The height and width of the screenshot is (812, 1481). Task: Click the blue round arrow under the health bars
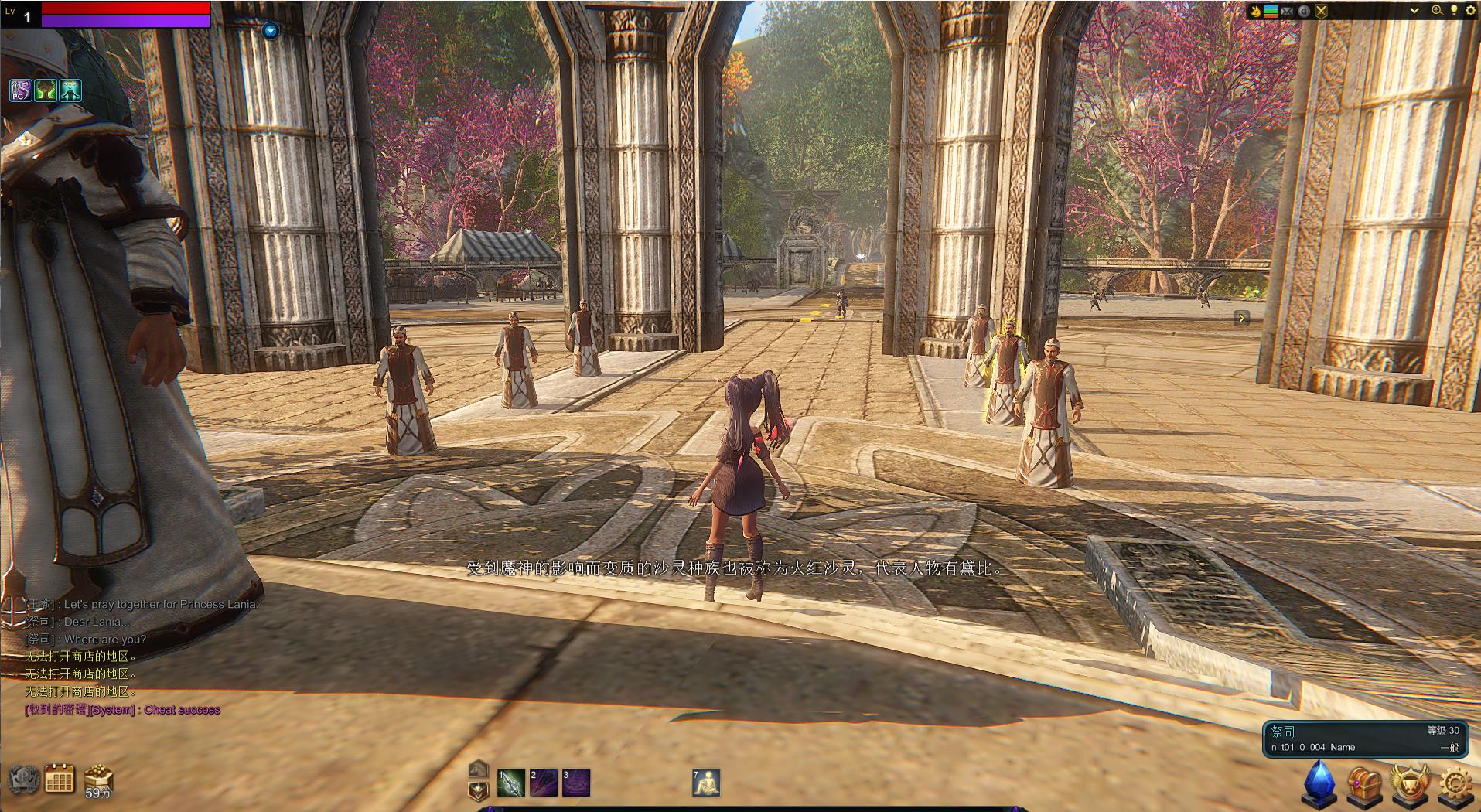click(270, 31)
